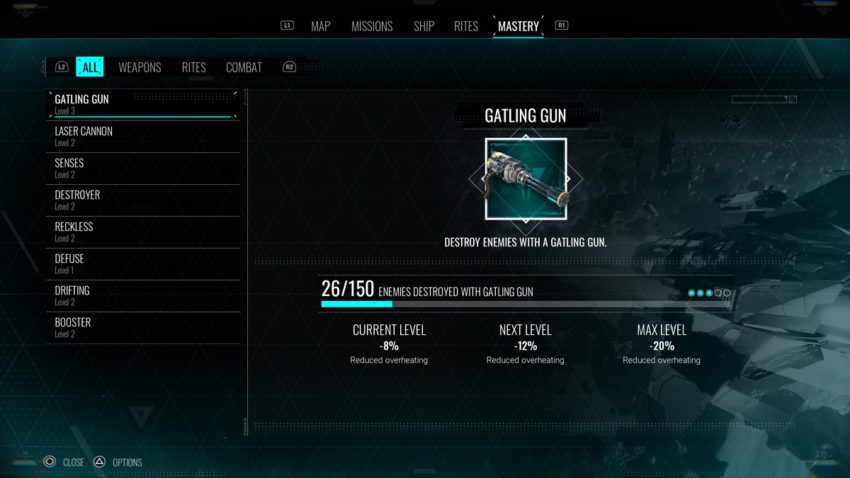Select the Gatling Gun mastery row
This screenshot has height=478, width=850.
tap(143, 104)
